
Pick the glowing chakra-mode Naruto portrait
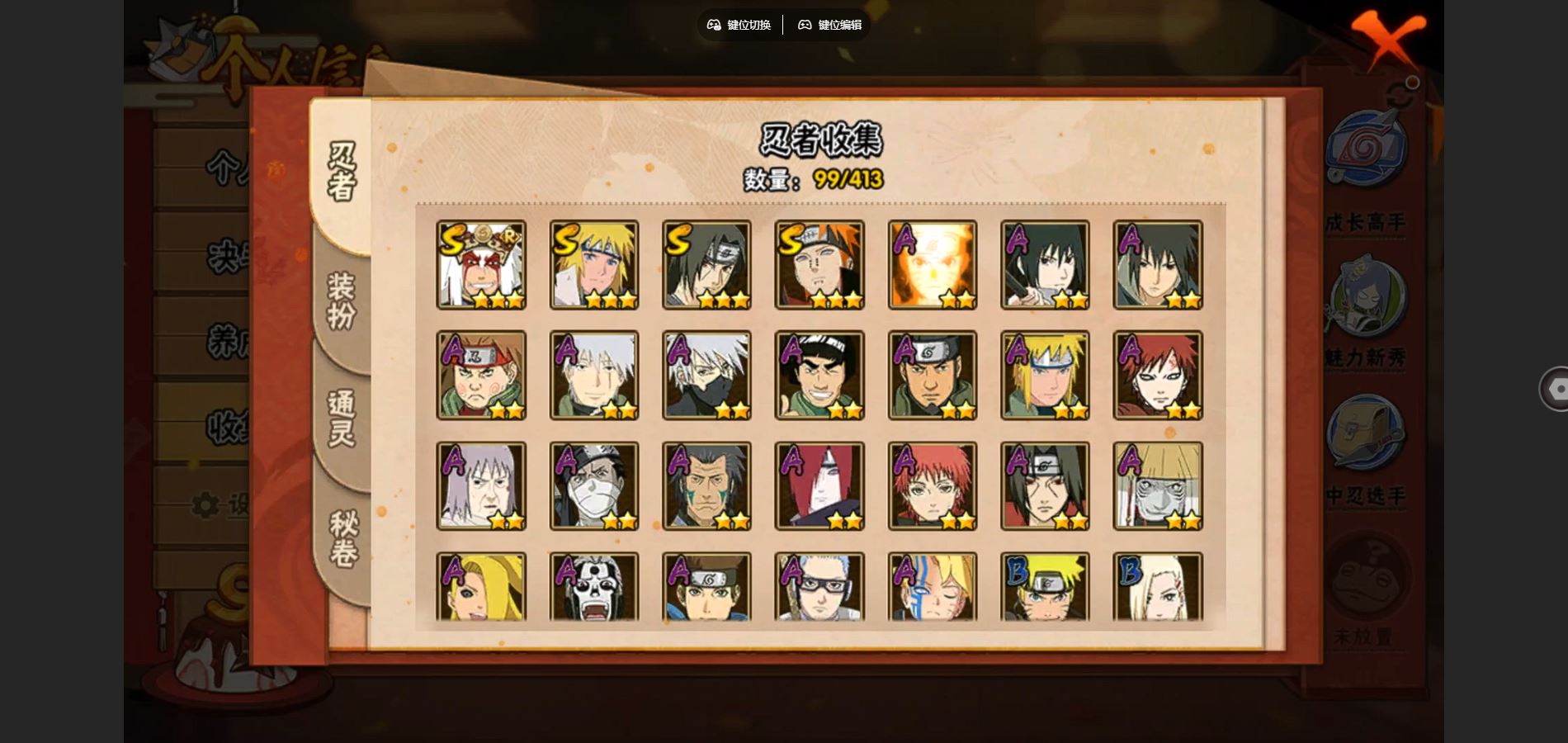[x=933, y=265]
